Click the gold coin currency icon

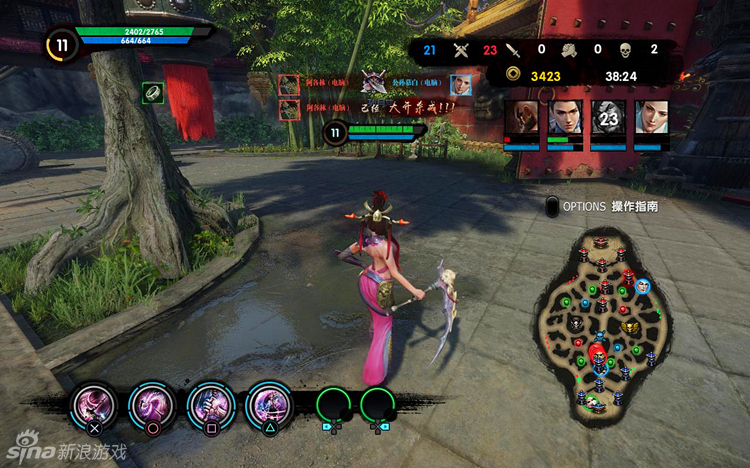(512, 75)
